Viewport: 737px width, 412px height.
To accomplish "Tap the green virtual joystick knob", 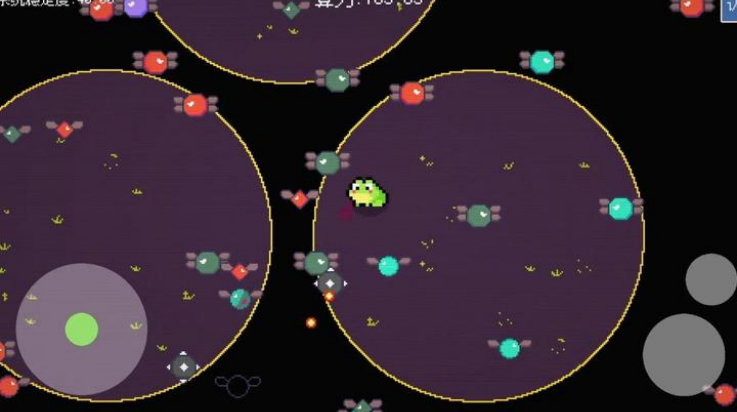I will tap(82, 329).
